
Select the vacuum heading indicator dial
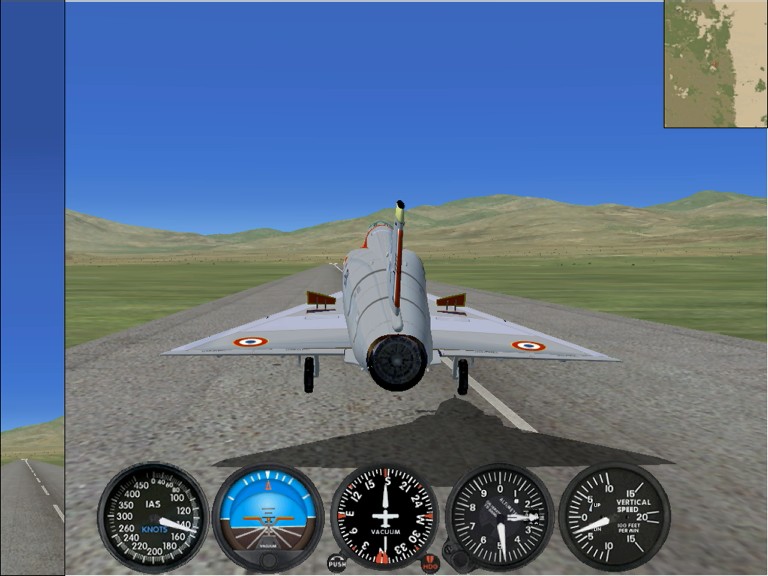384,517
